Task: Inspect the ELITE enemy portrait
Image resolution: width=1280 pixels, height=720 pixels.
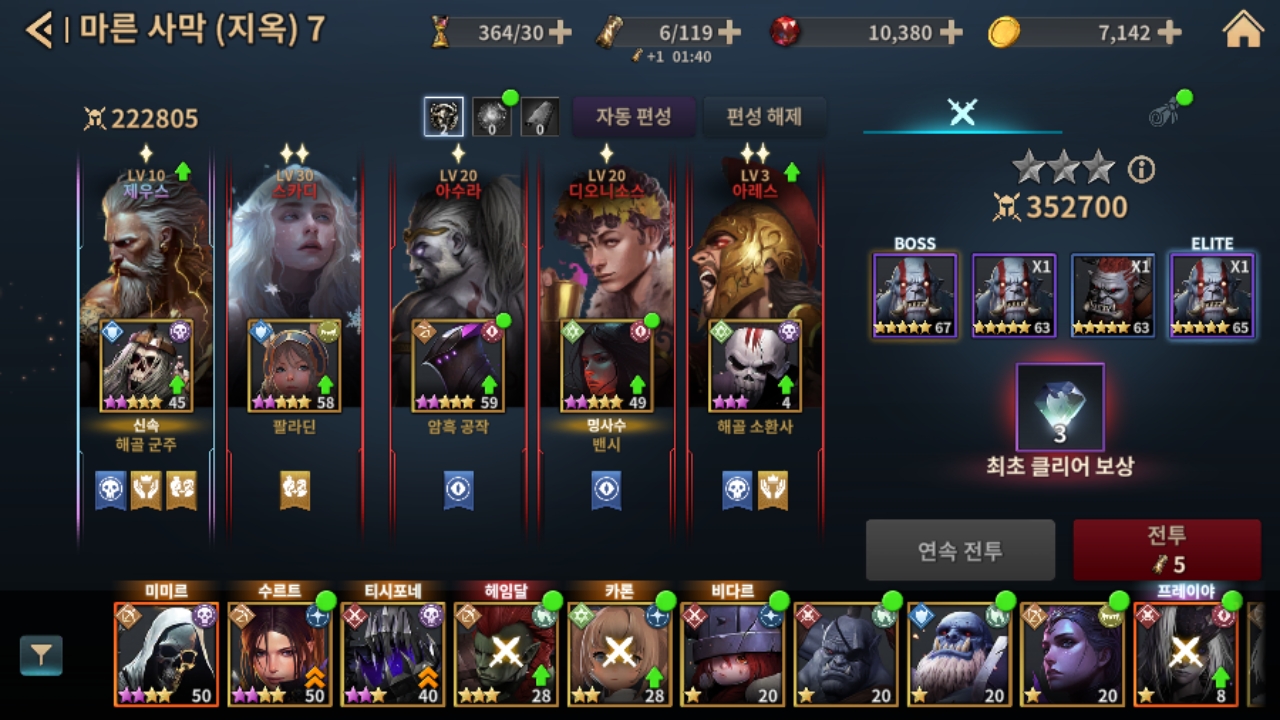Action: point(1212,296)
